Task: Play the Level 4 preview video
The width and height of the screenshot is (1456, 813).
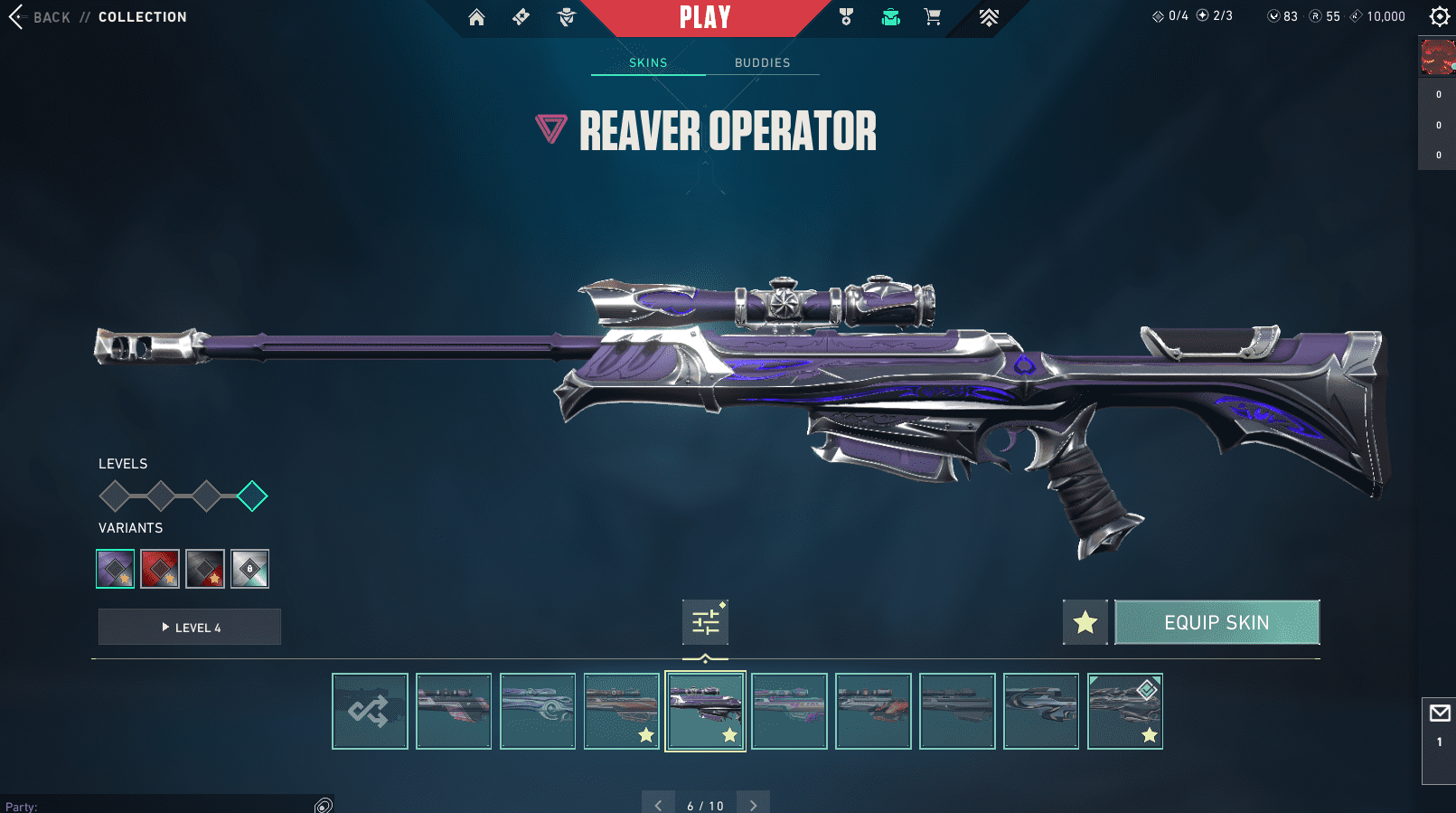Action: tap(190, 627)
